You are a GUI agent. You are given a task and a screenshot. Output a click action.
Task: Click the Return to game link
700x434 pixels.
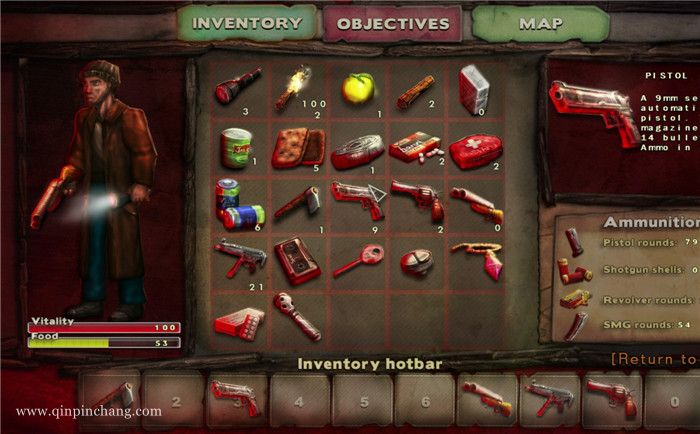[654, 358]
